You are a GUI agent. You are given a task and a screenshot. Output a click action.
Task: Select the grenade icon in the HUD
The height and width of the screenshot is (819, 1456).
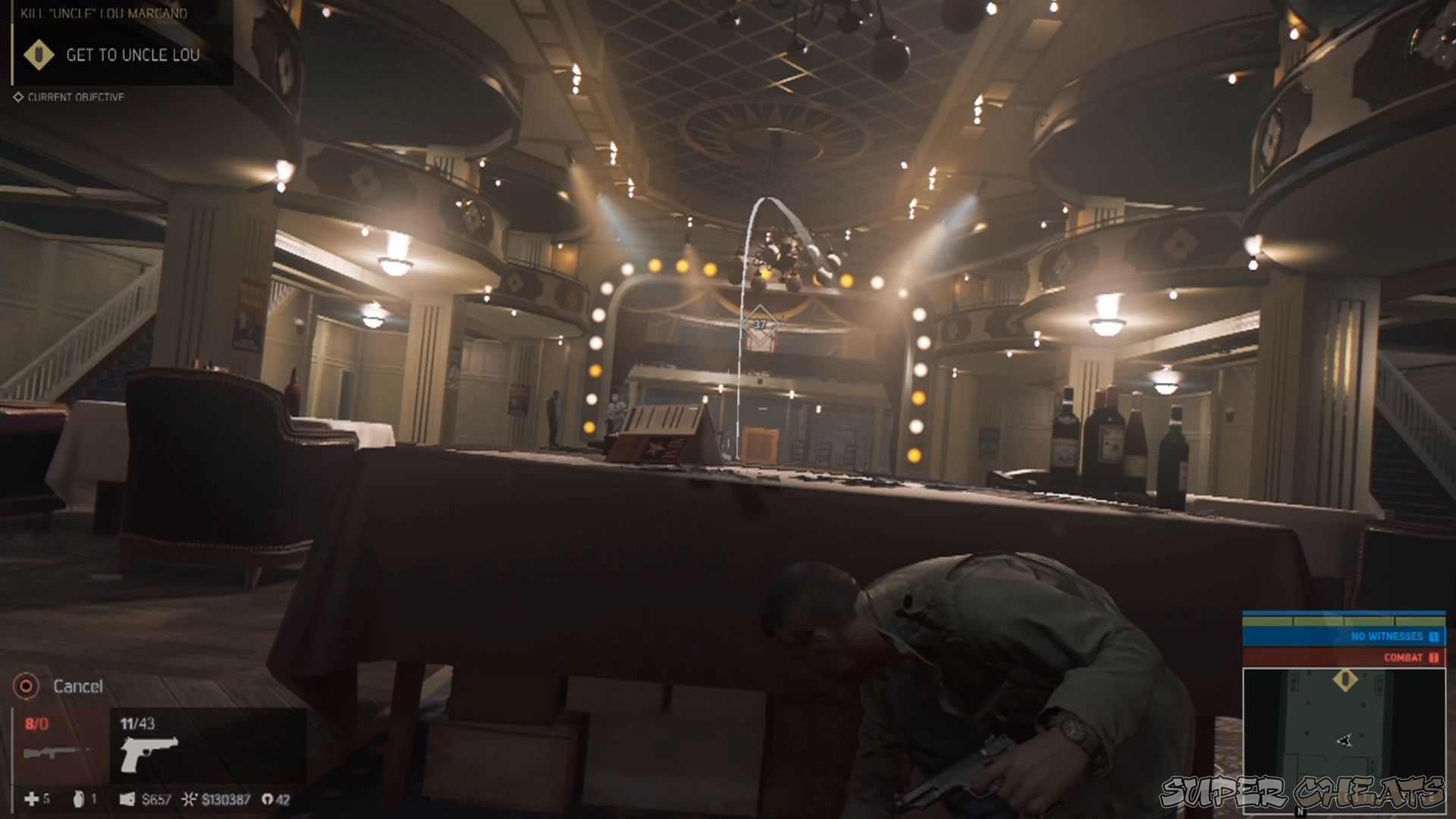pos(80,799)
